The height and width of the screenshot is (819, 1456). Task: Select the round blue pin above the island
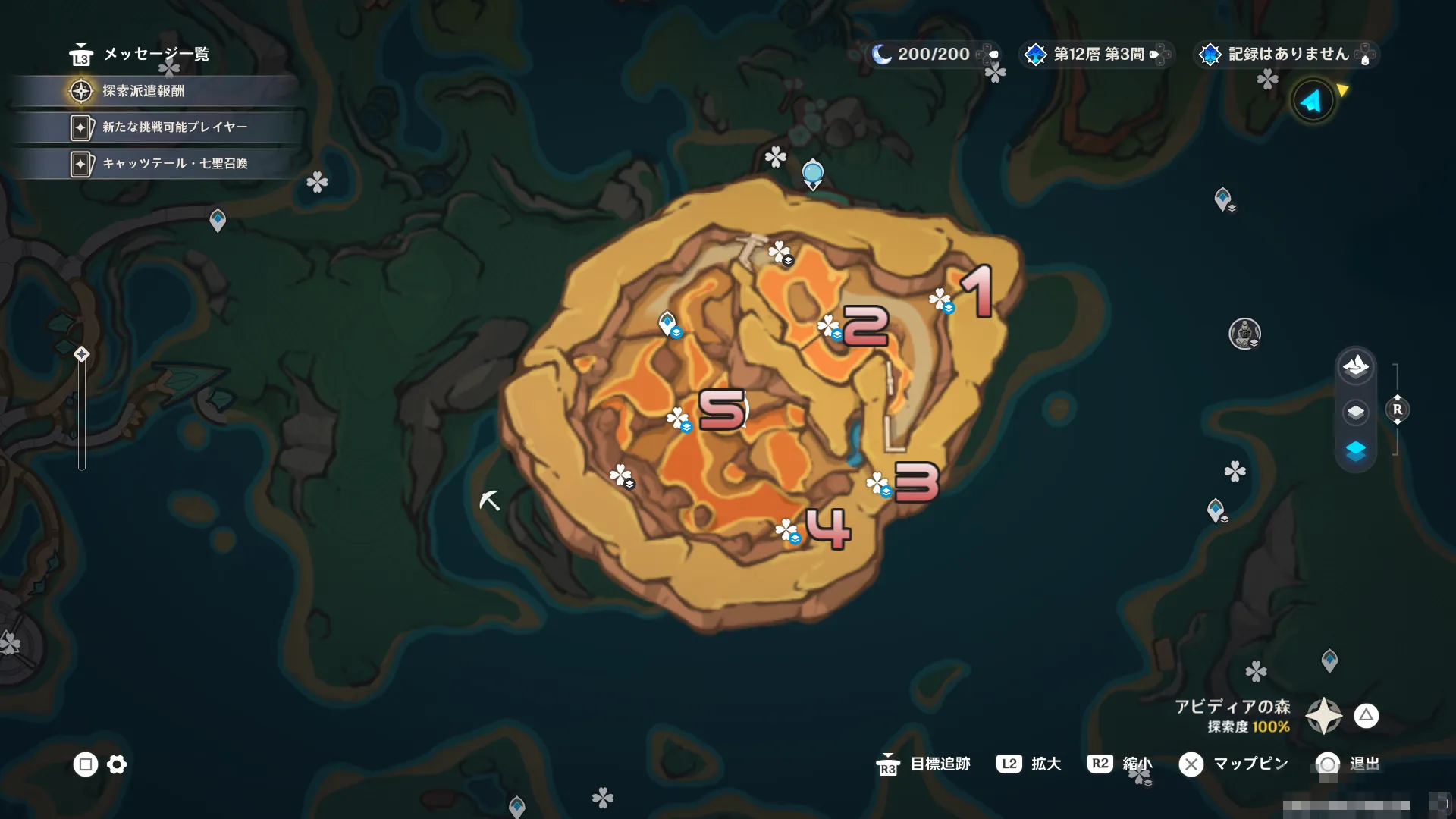[812, 174]
